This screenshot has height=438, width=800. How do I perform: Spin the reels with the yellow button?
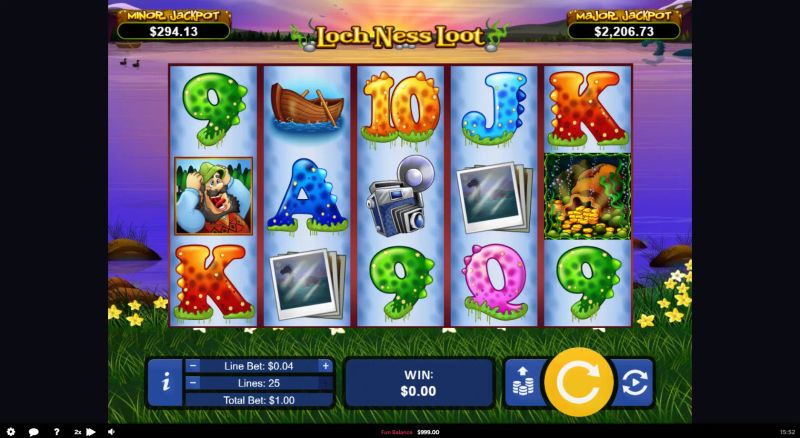578,381
